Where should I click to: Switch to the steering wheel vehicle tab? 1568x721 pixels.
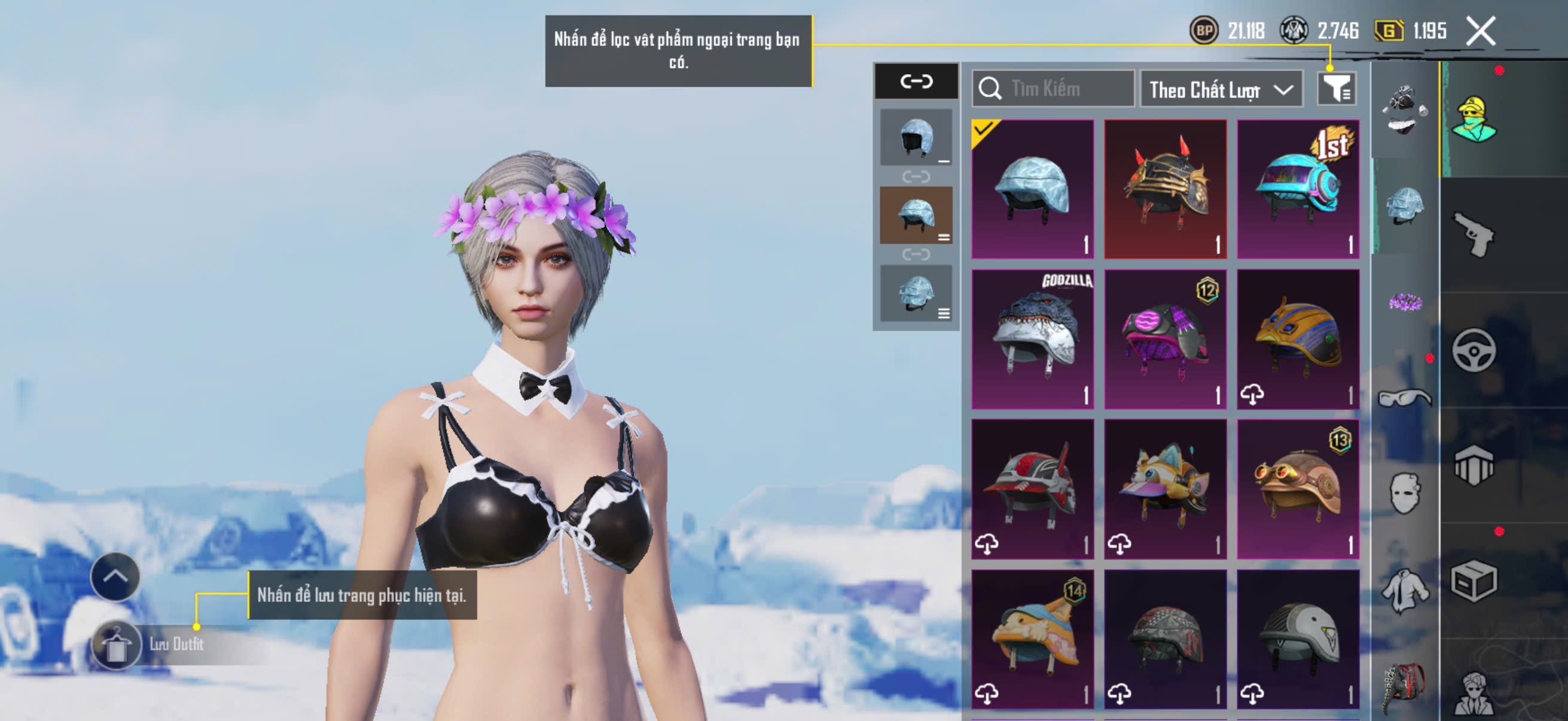(x=1473, y=350)
